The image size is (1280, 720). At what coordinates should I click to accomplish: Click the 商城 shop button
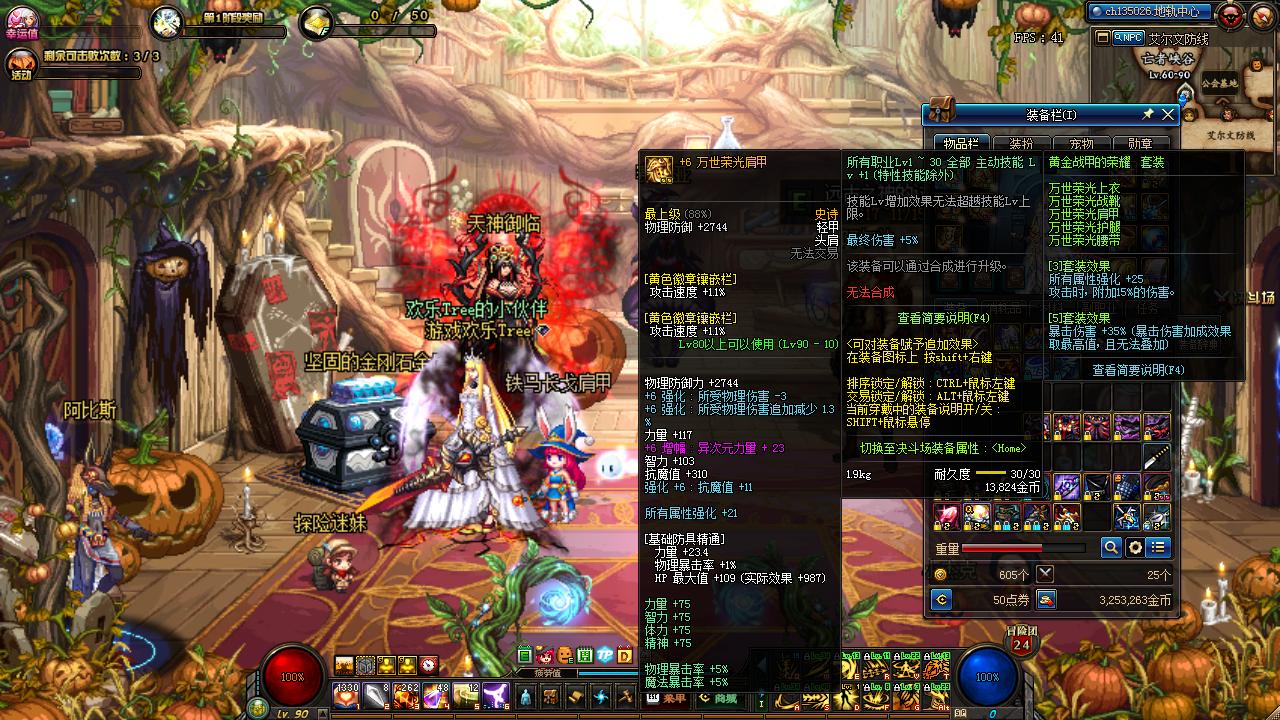[717, 698]
